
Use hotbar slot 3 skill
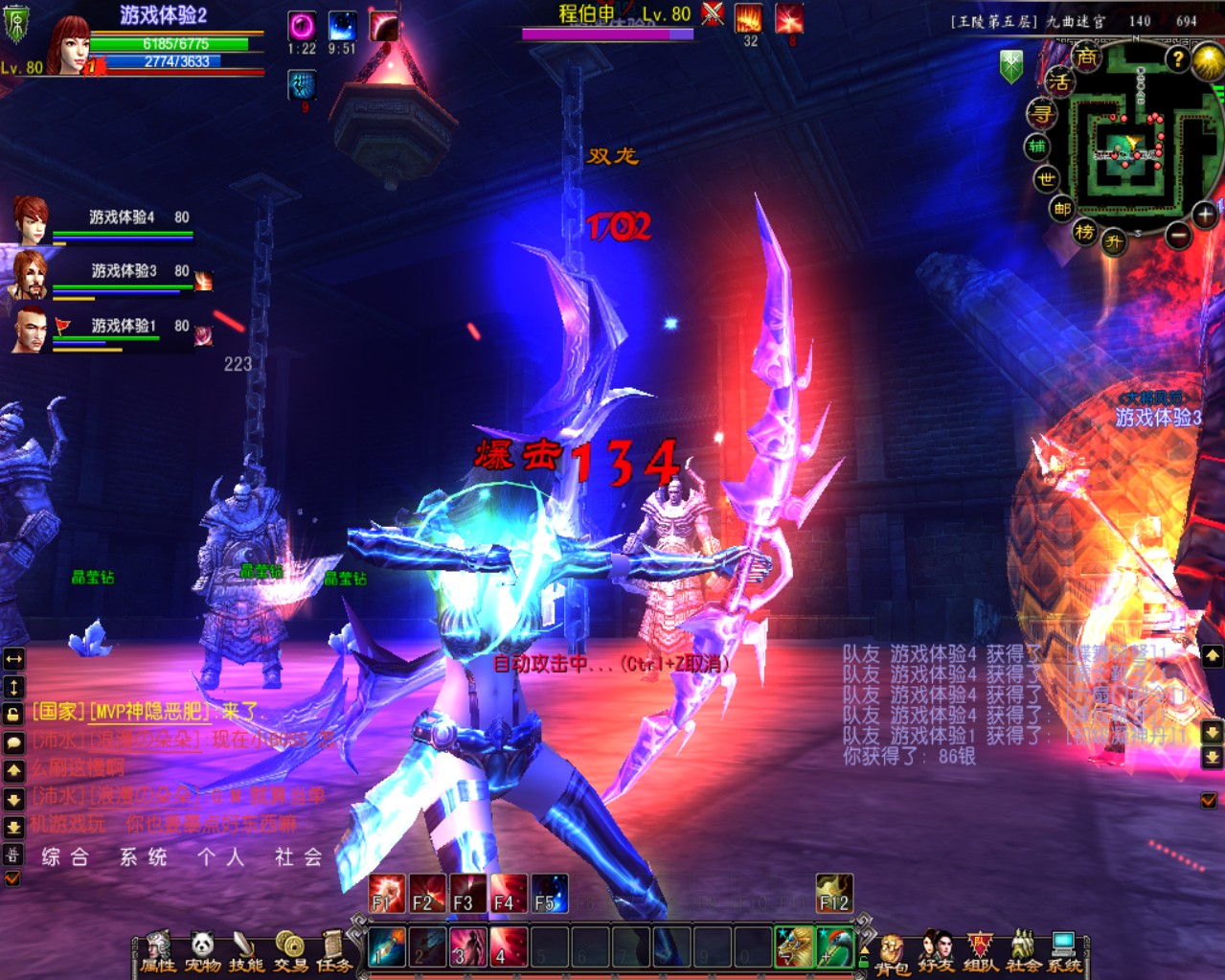468,946
